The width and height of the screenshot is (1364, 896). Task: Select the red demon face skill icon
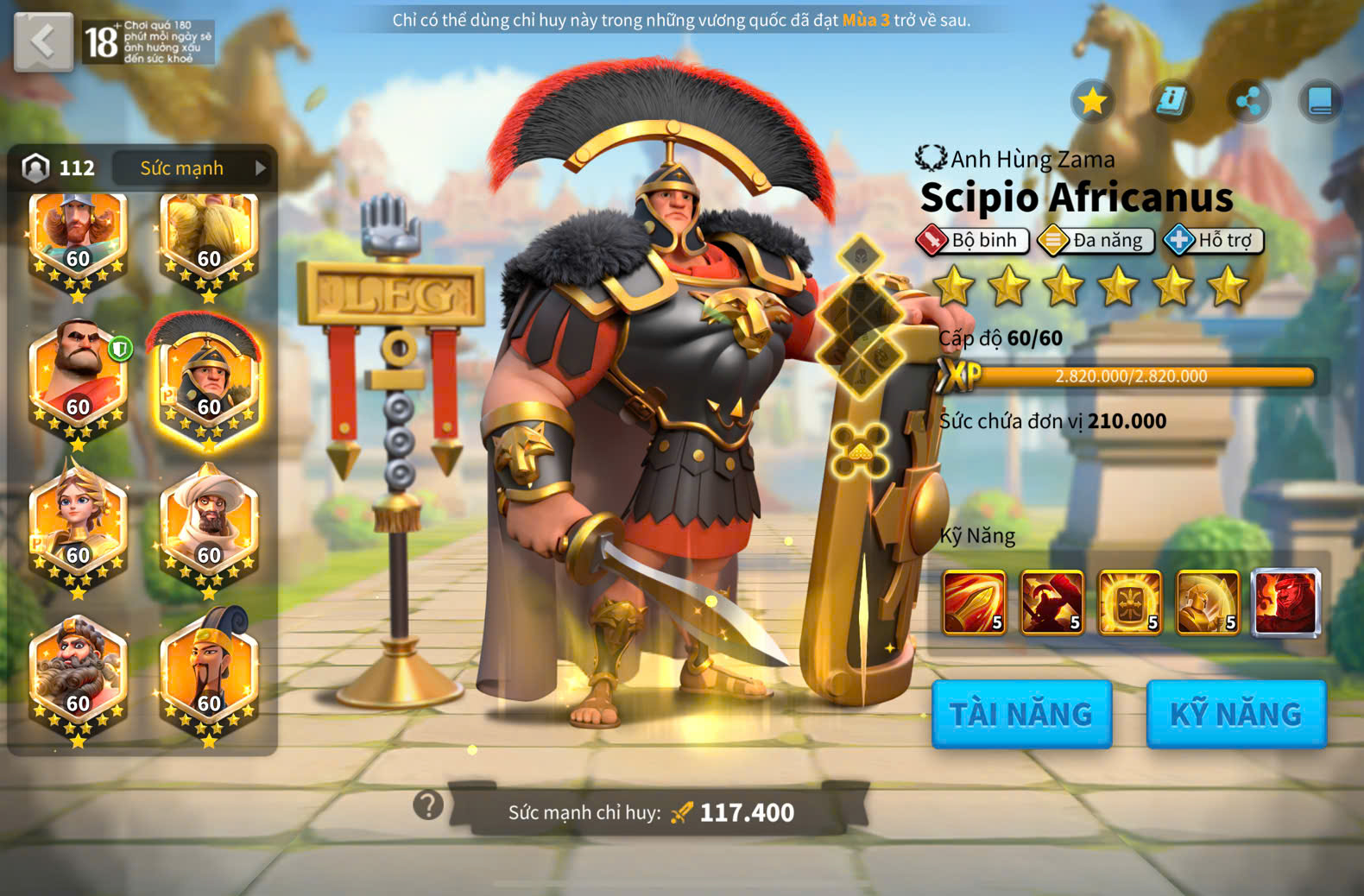[1285, 603]
